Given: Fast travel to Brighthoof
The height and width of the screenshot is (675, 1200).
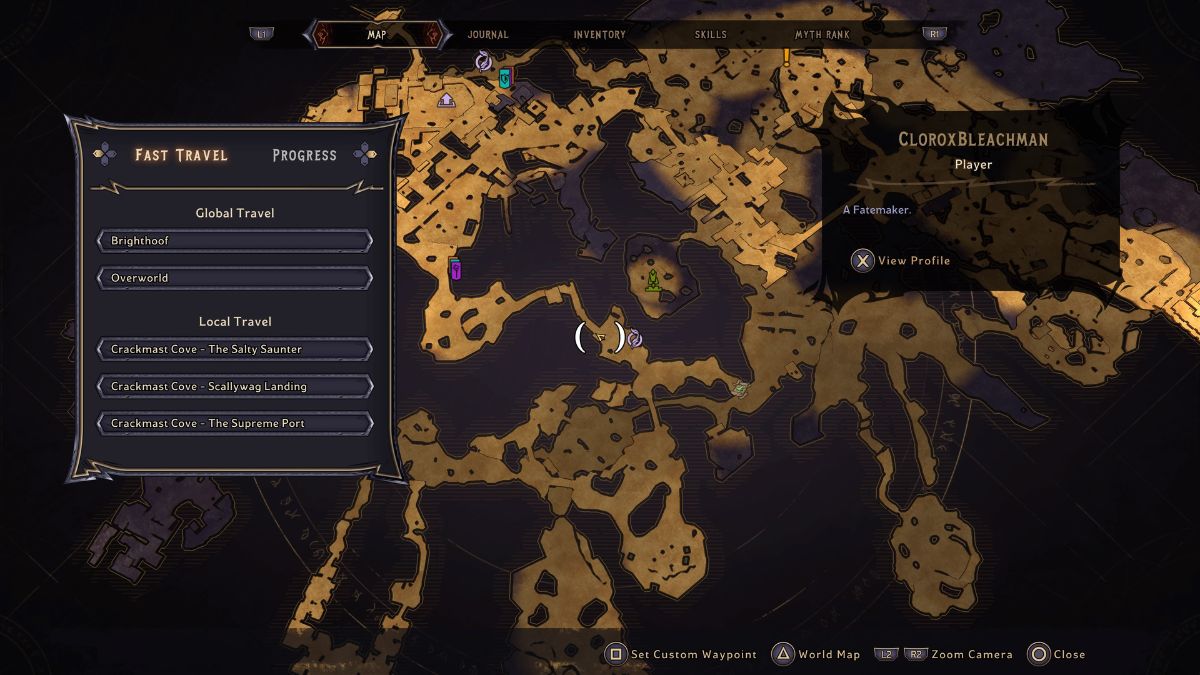Looking at the screenshot, I should (235, 241).
